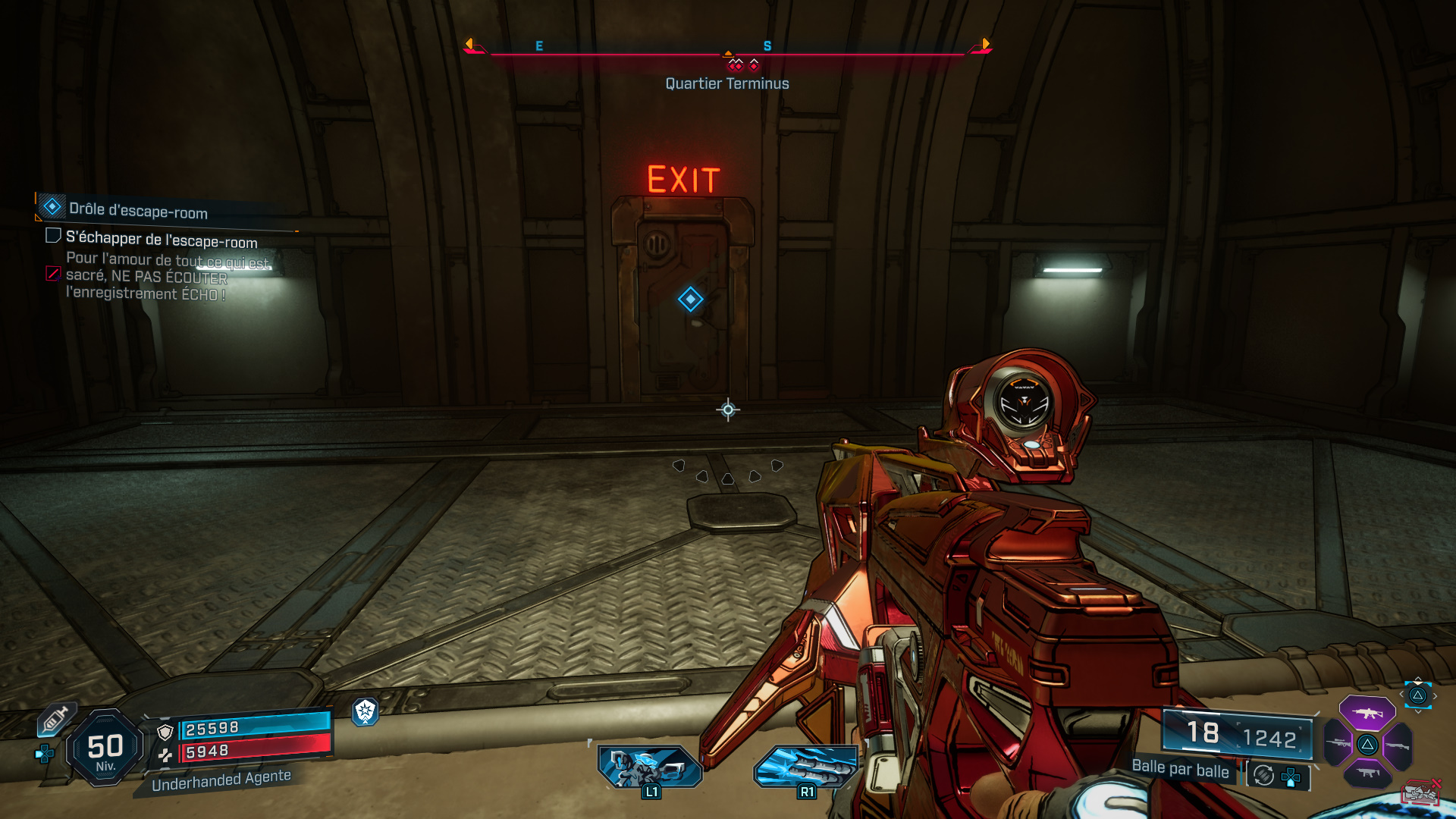
Task: Click the ammo counter showing 18 / 1242
Action: tap(1236, 734)
